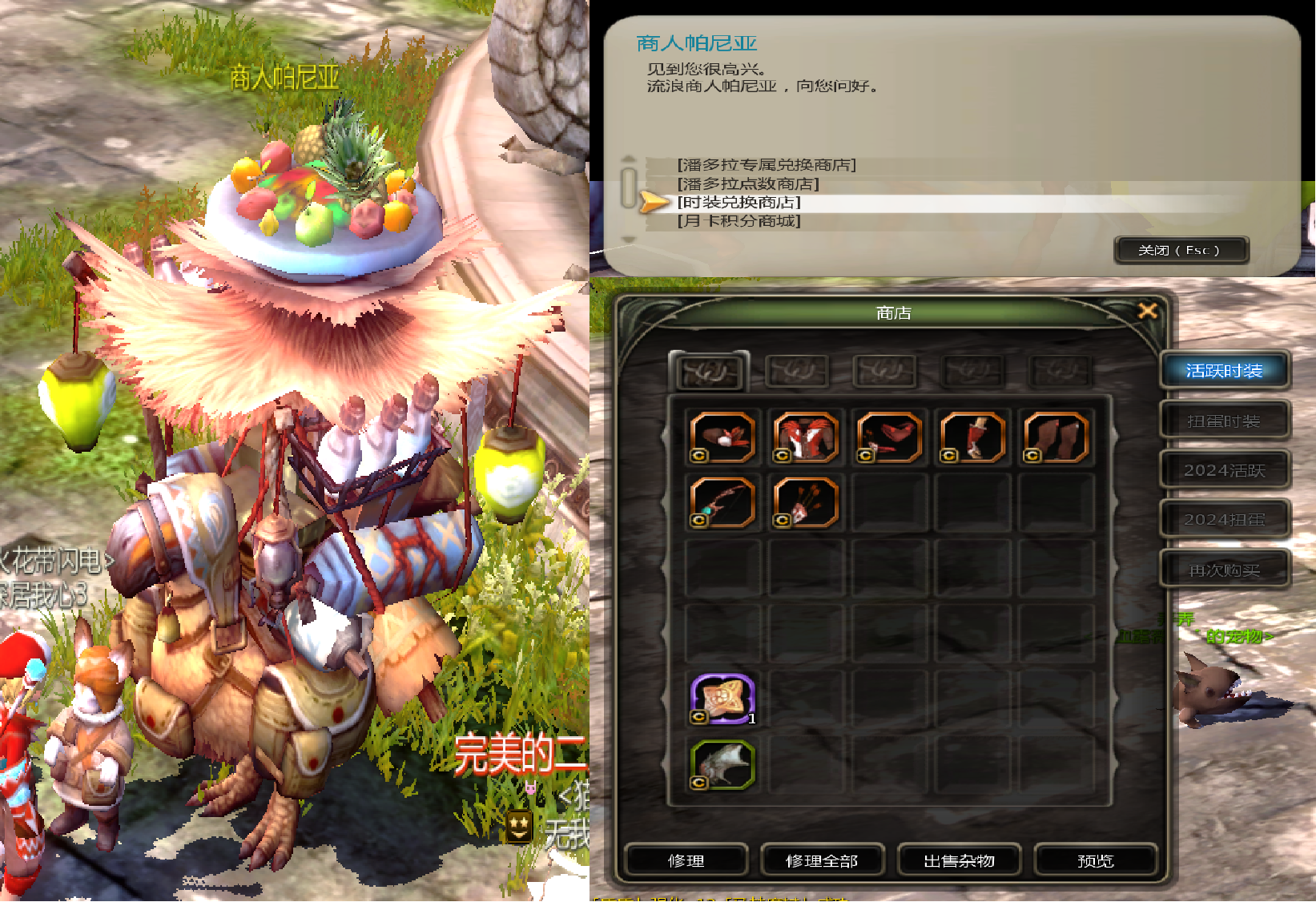
Task: Sell junk with the 出售杂物 button
Action: click(959, 860)
